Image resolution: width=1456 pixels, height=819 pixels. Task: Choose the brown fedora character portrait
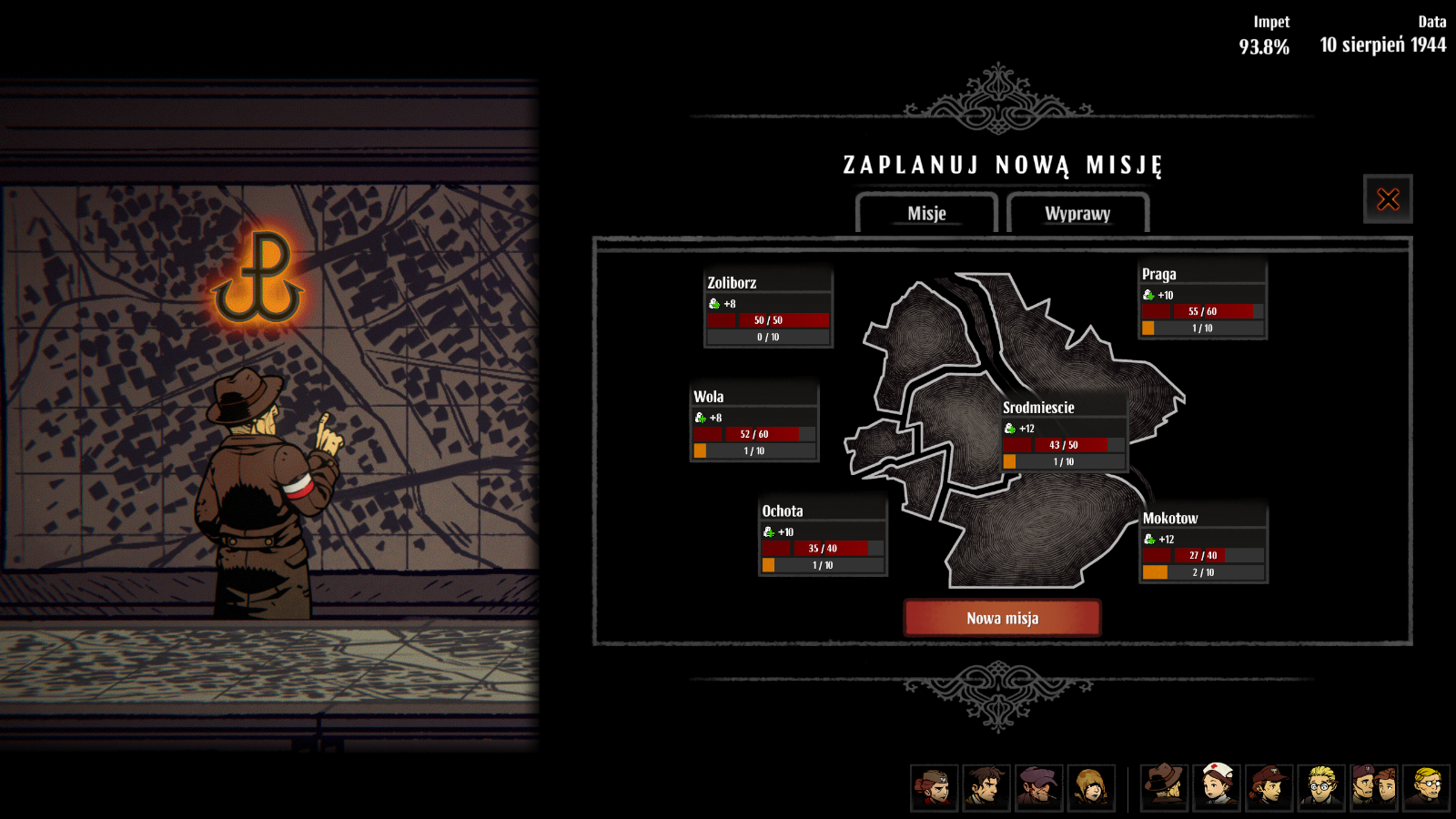click(x=1165, y=787)
